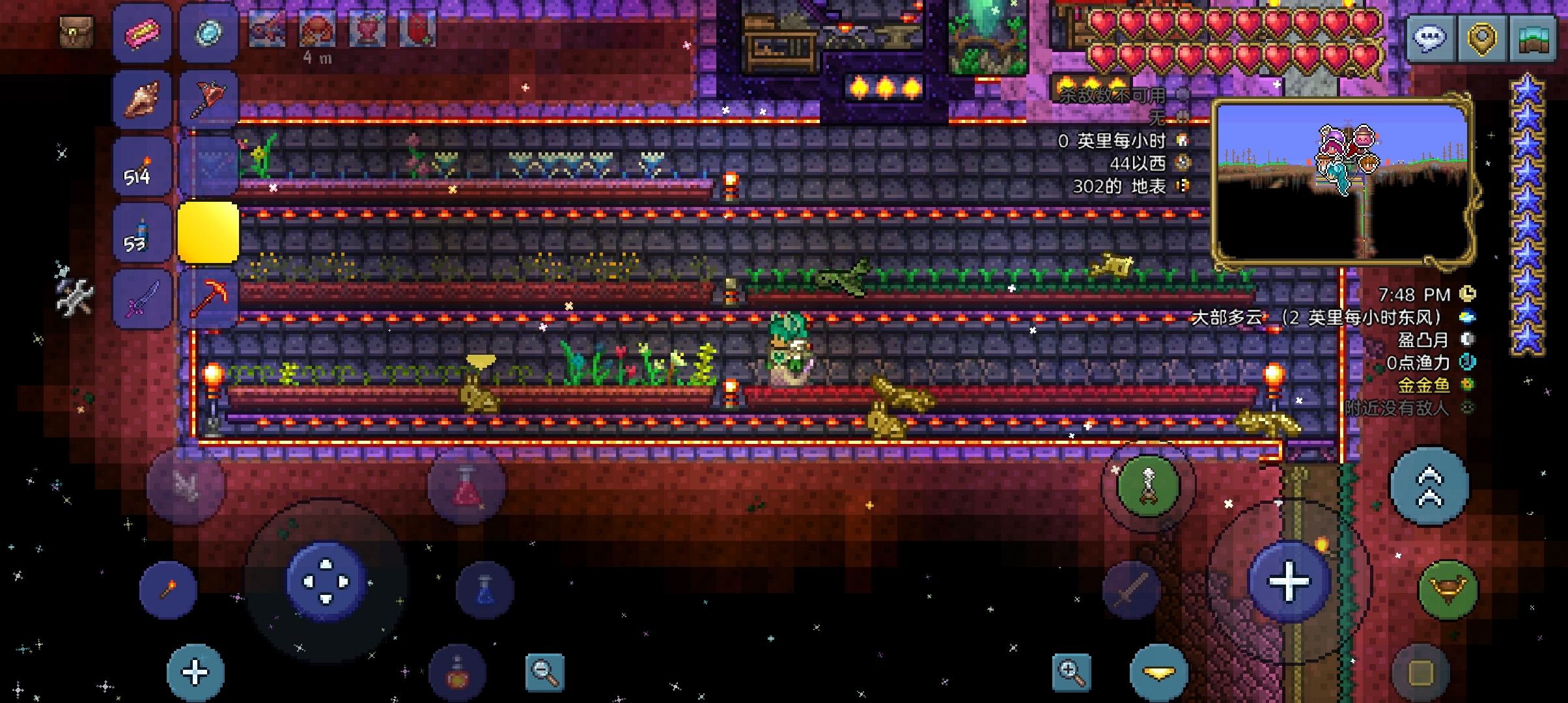Open the chat speech bubble
This screenshot has width=1568, height=703.
click(1429, 38)
